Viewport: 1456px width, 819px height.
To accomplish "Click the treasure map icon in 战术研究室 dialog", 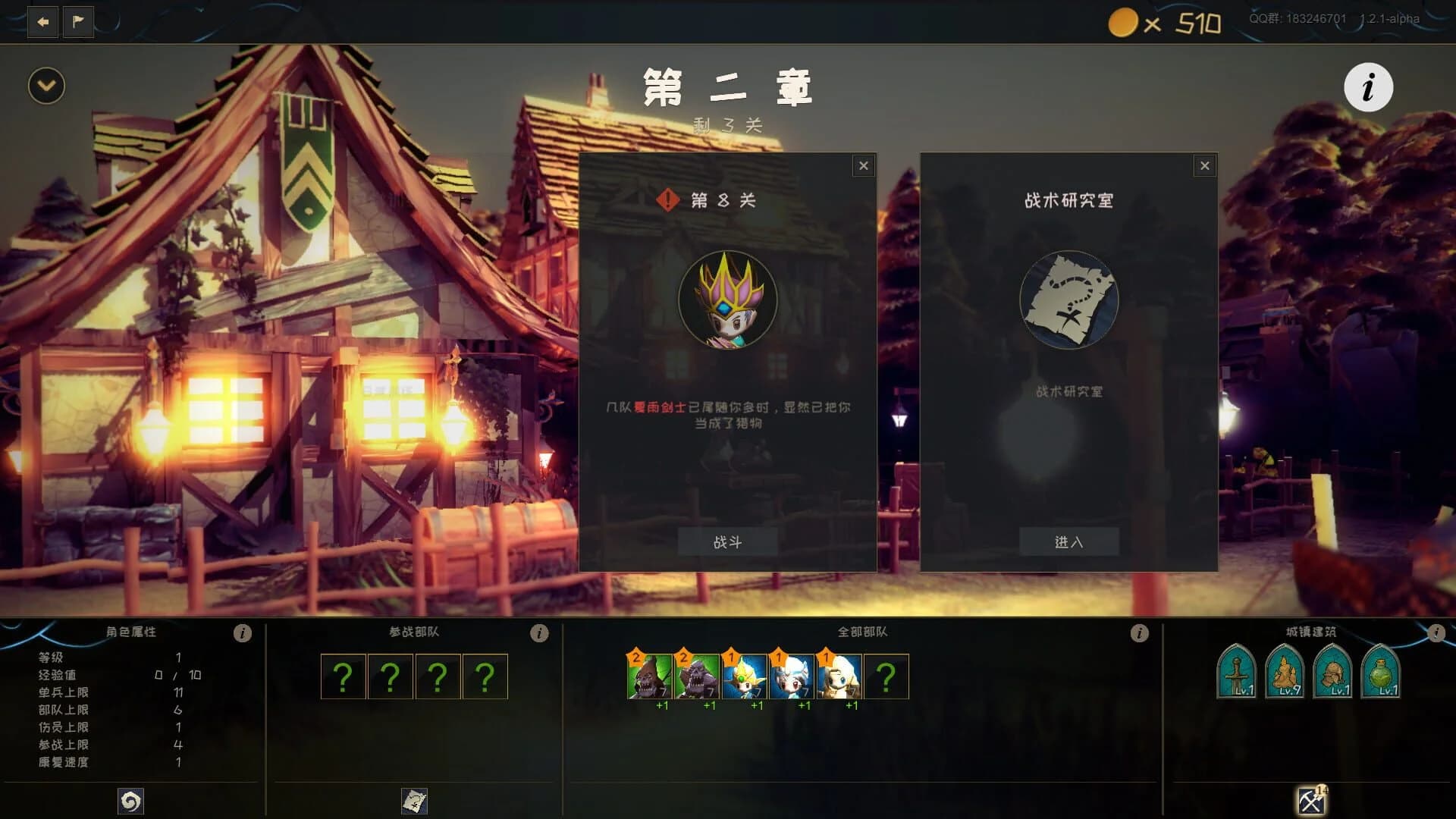I will pyautogui.click(x=1069, y=300).
